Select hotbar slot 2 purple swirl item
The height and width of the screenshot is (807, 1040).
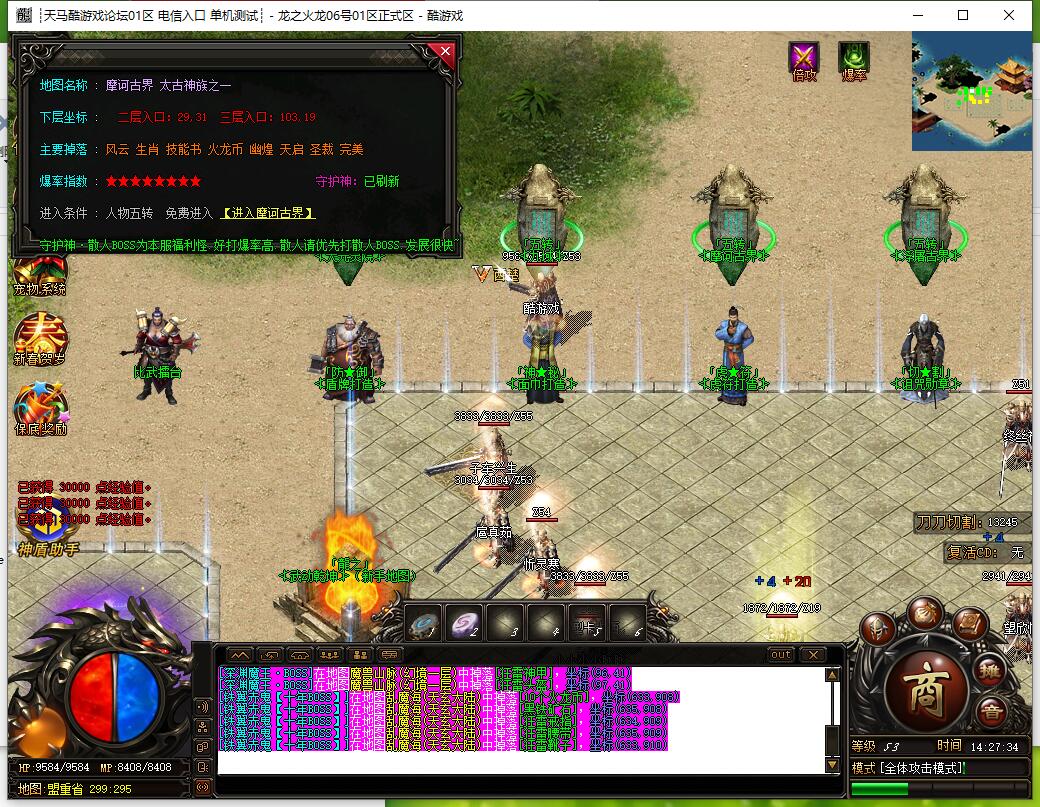465,622
